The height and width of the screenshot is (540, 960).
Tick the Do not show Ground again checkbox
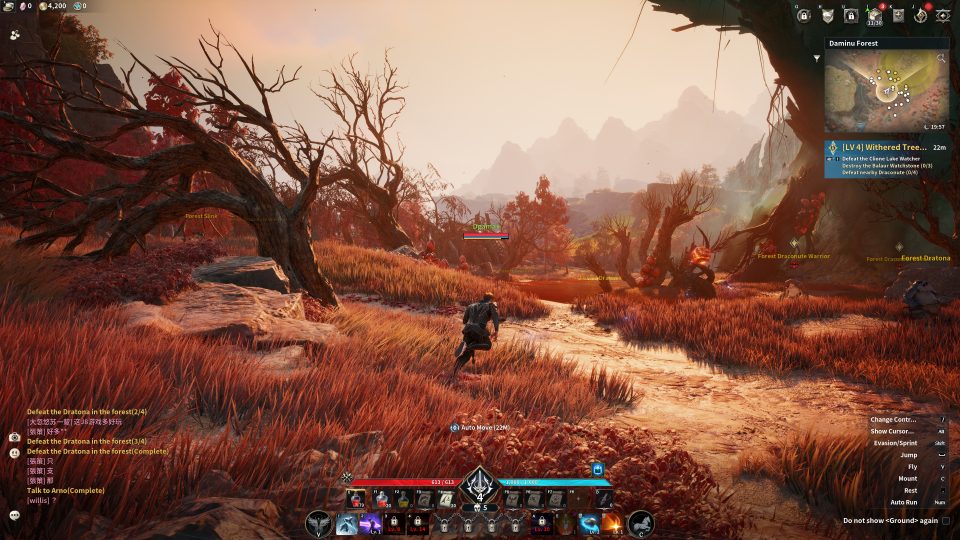[x=946, y=520]
